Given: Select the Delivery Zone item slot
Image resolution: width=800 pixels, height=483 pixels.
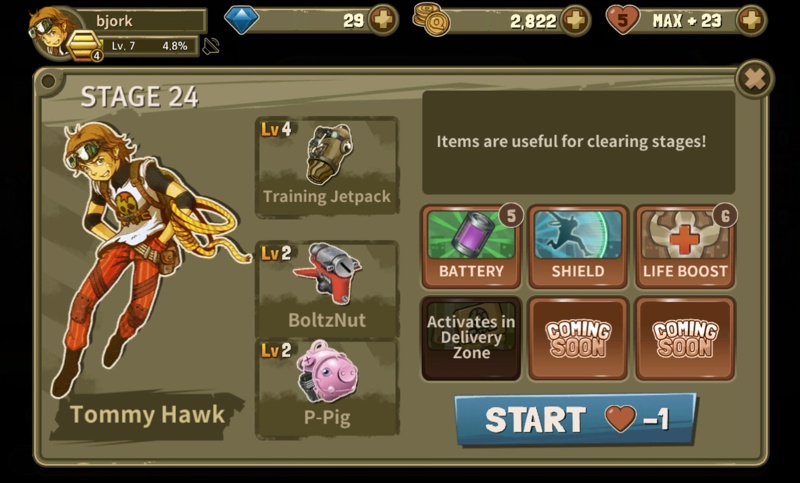Looking at the screenshot, I should [471, 338].
